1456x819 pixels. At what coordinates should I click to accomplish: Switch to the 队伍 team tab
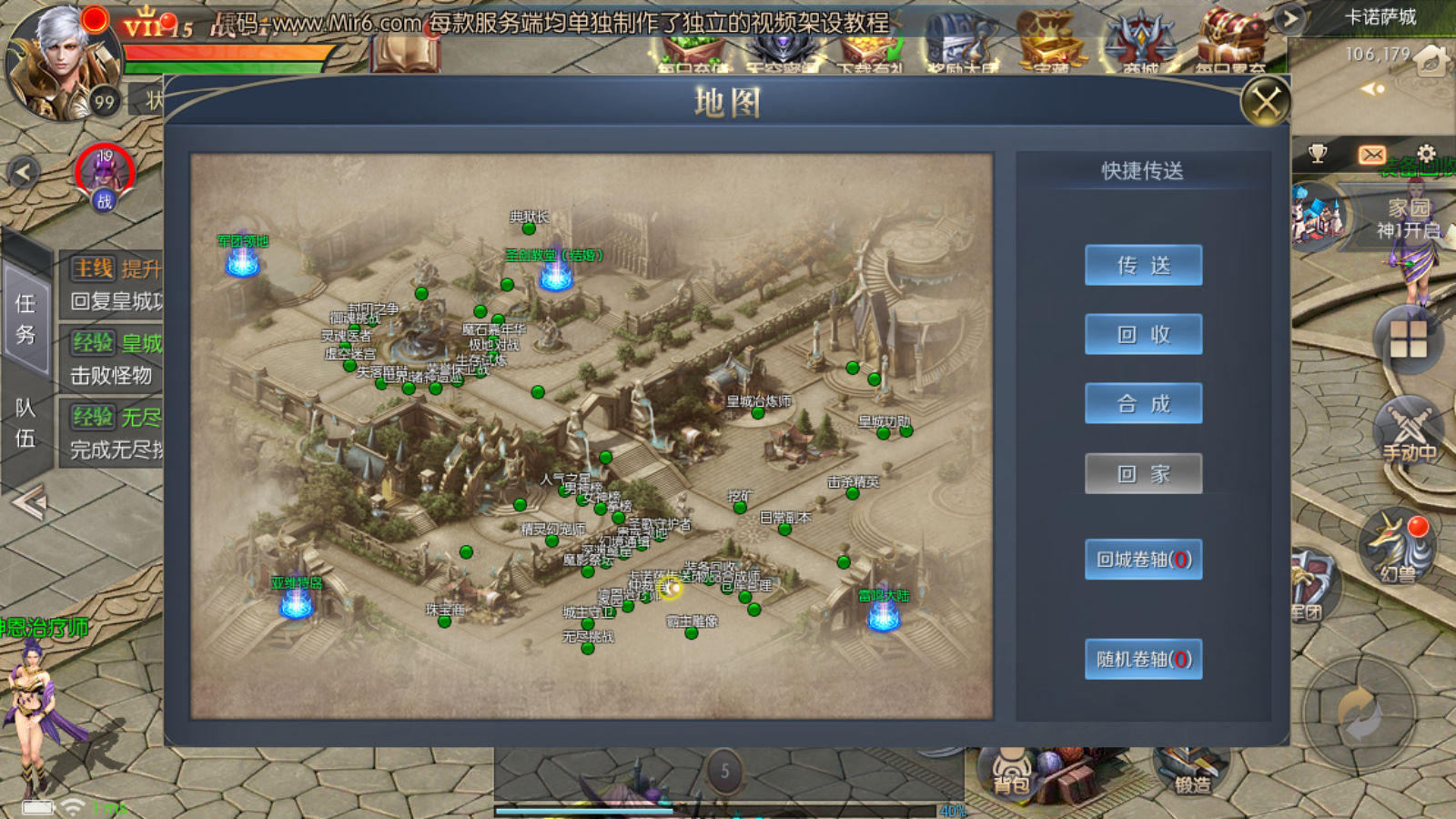[25, 423]
